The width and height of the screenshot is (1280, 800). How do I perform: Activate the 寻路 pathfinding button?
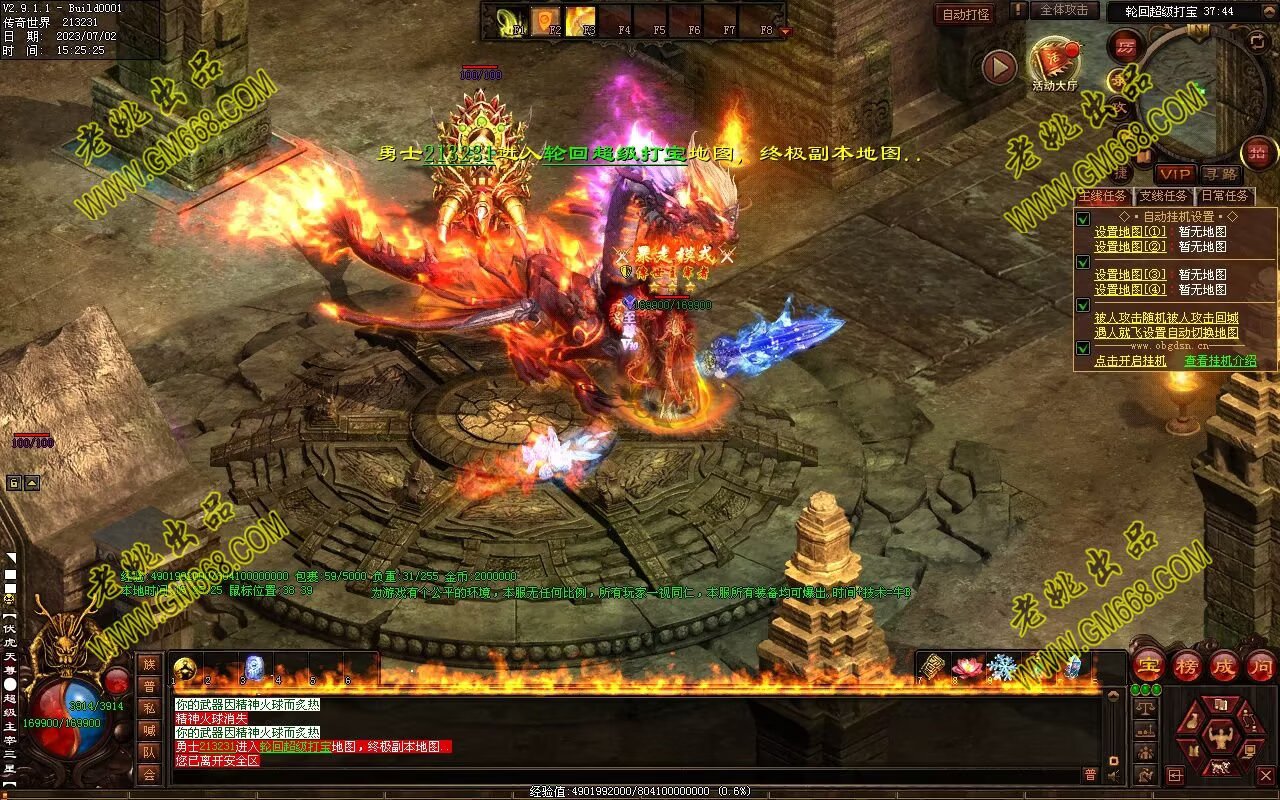(x=1219, y=174)
